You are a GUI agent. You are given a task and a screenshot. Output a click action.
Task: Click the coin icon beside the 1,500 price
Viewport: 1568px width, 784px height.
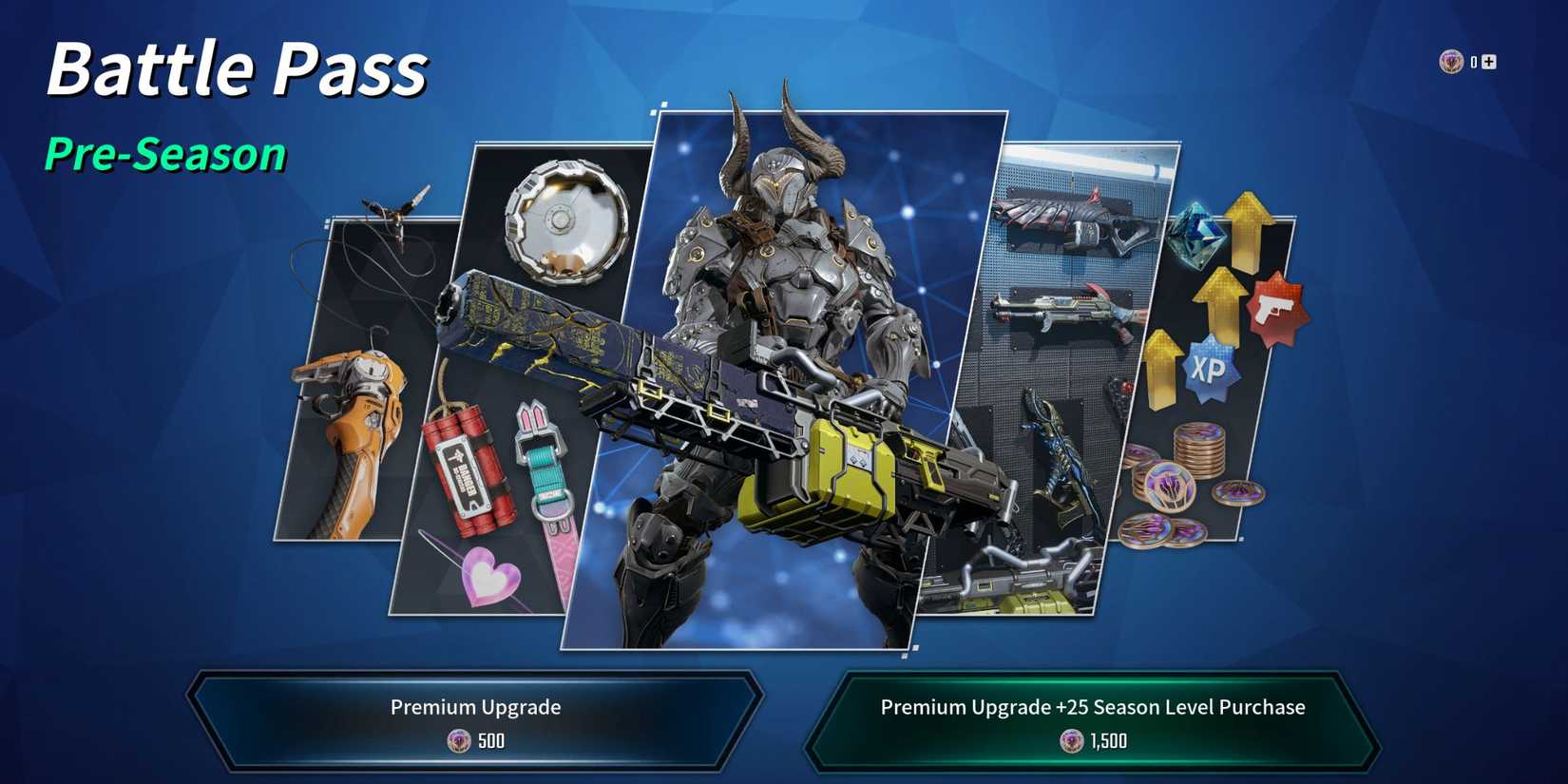pos(1069,741)
